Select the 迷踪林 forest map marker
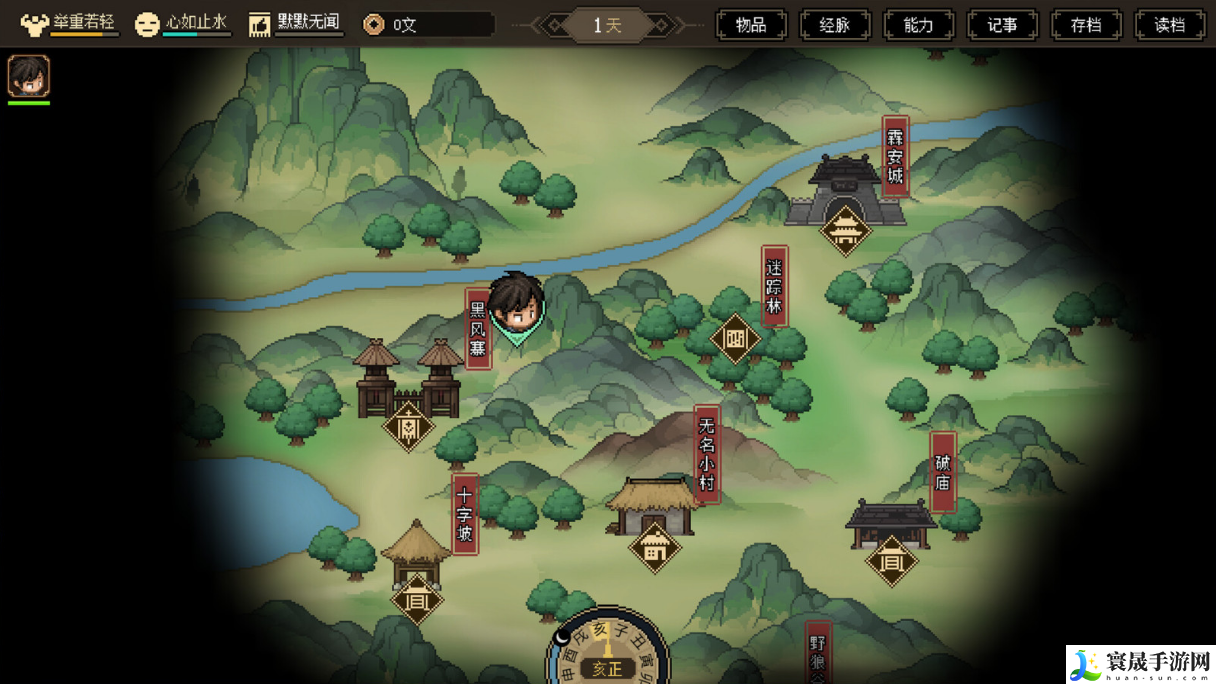Image resolution: width=1216 pixels, height=684 pixels. pyautogui.click(x=735, y=339)
